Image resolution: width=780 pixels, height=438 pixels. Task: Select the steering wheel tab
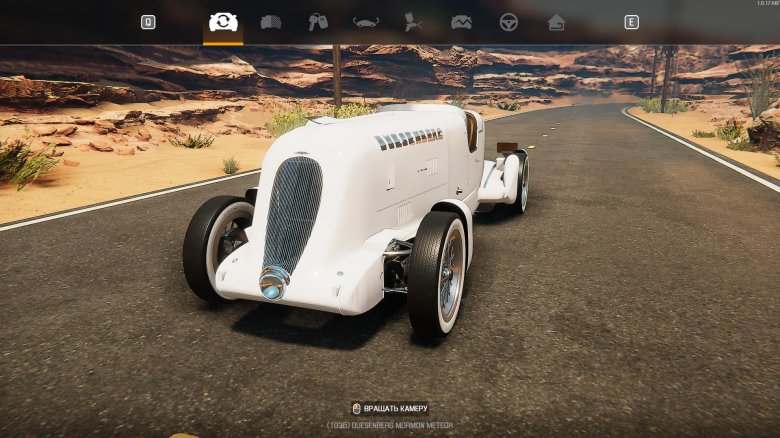coord(509,22)
